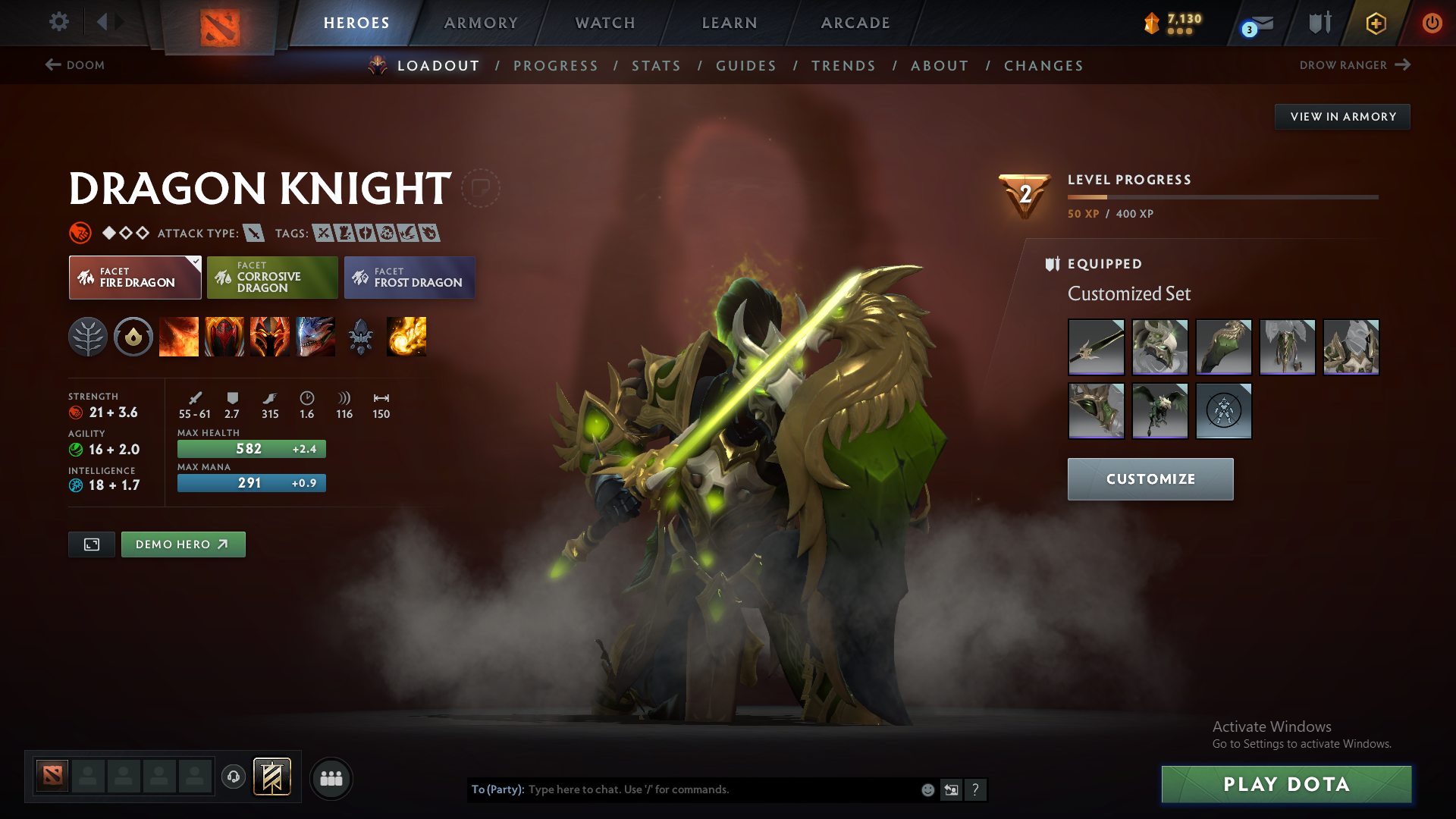Open the Stats section for Dragon Knight

tap(656, 65)
